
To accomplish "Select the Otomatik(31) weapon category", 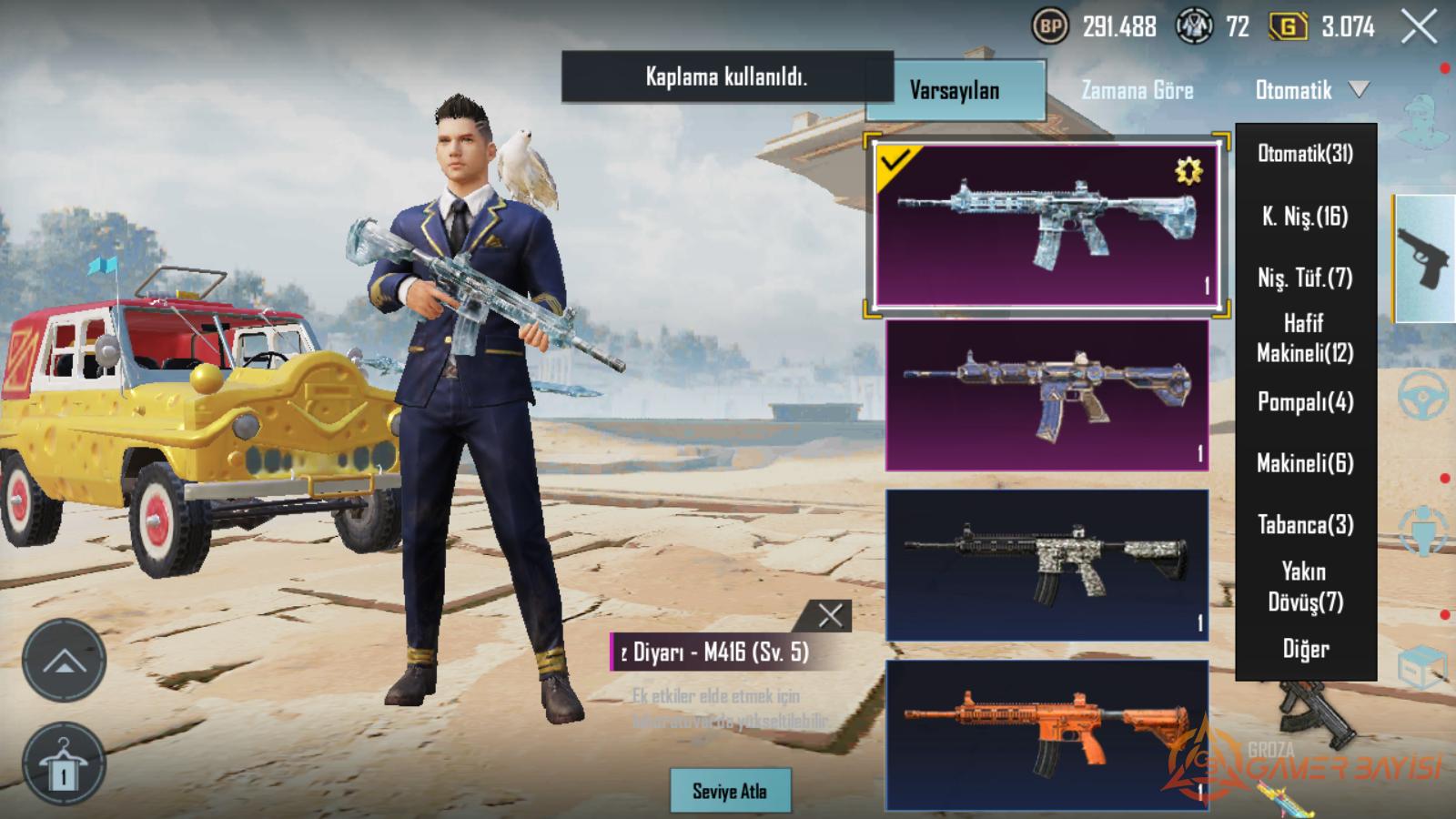I will coord(1305,153).
